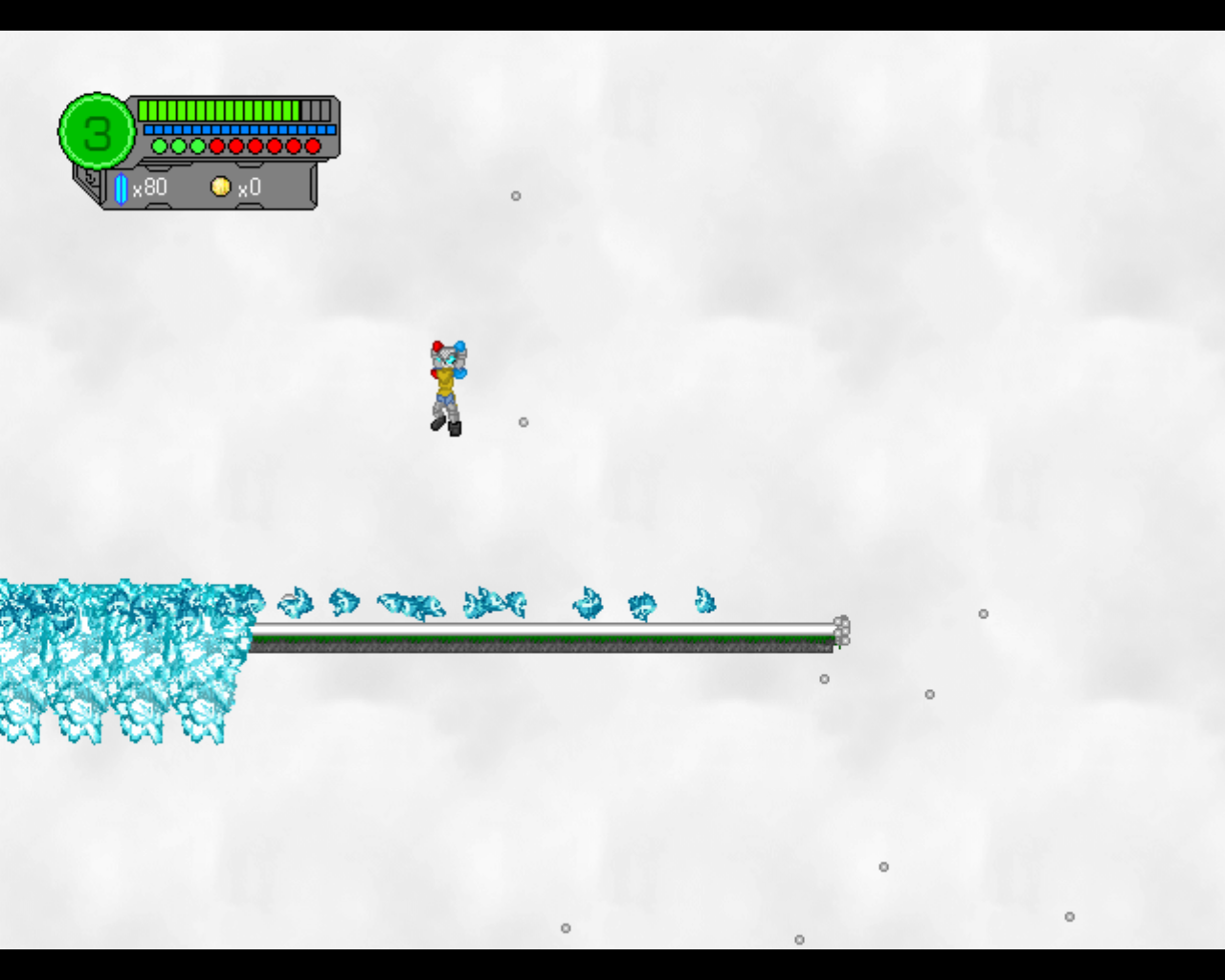Screen dimensions: 1225x980
Task: Click the last red orb in the HUD
Action: tap(313, 145)
